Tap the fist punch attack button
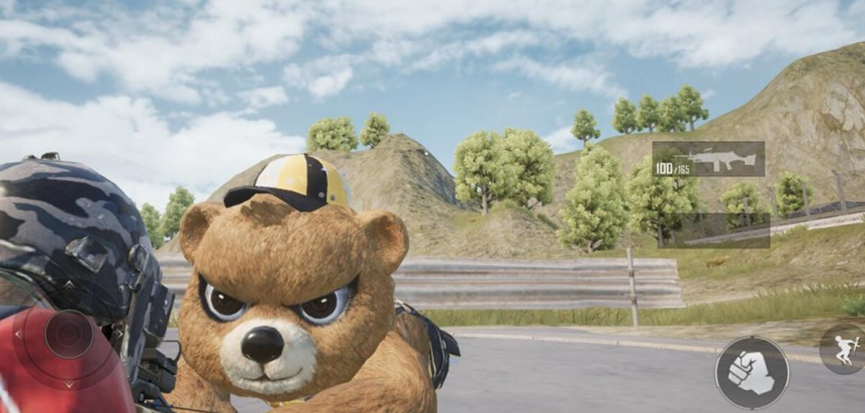Image resolution: width=865 pixels, height=413 pixels. 751,372
